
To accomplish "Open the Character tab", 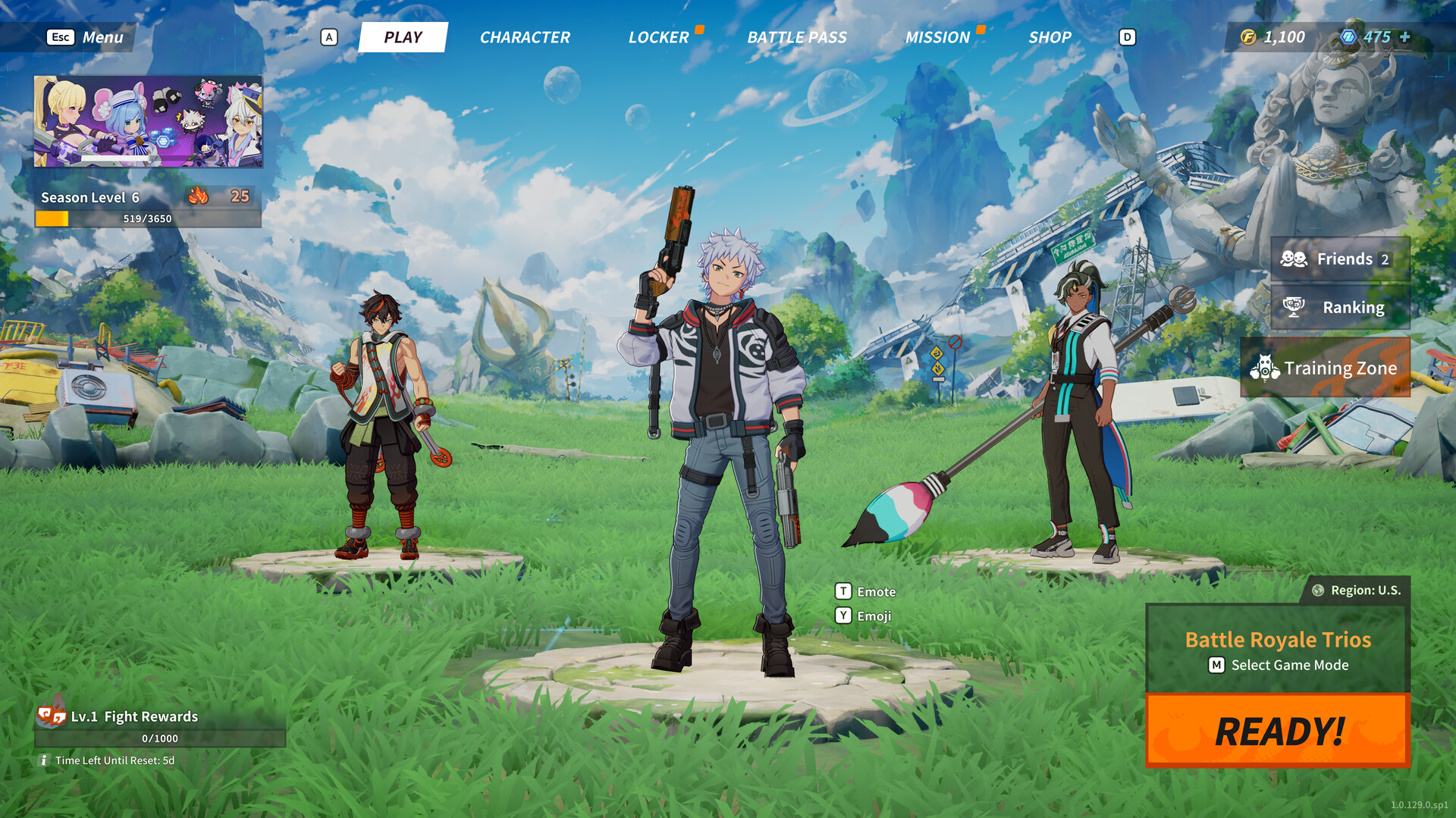I will 525,37.
